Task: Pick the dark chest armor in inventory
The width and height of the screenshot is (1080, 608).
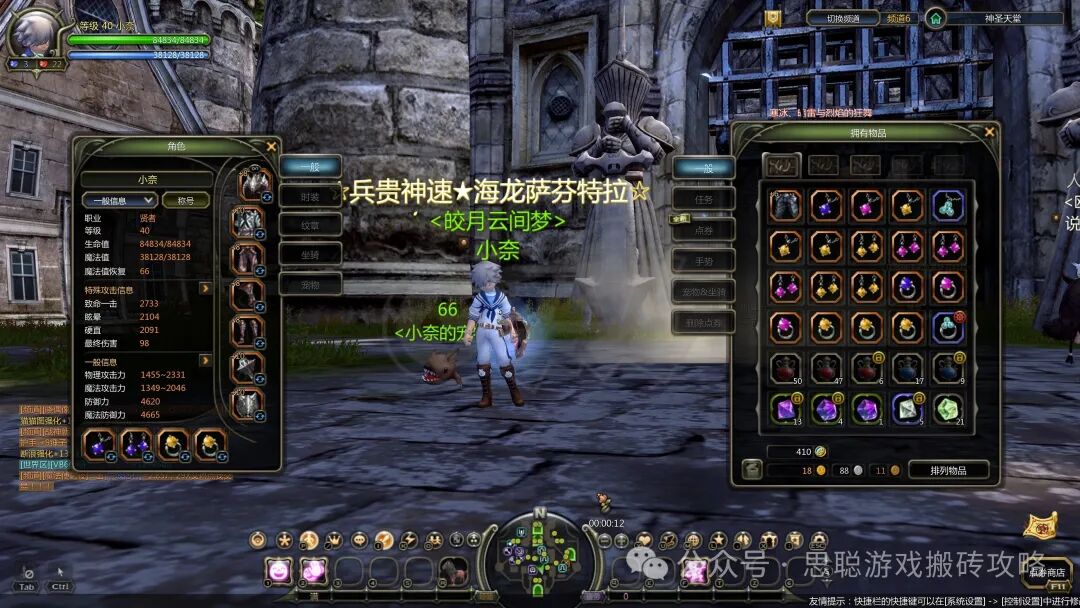Action: point(786,206)
